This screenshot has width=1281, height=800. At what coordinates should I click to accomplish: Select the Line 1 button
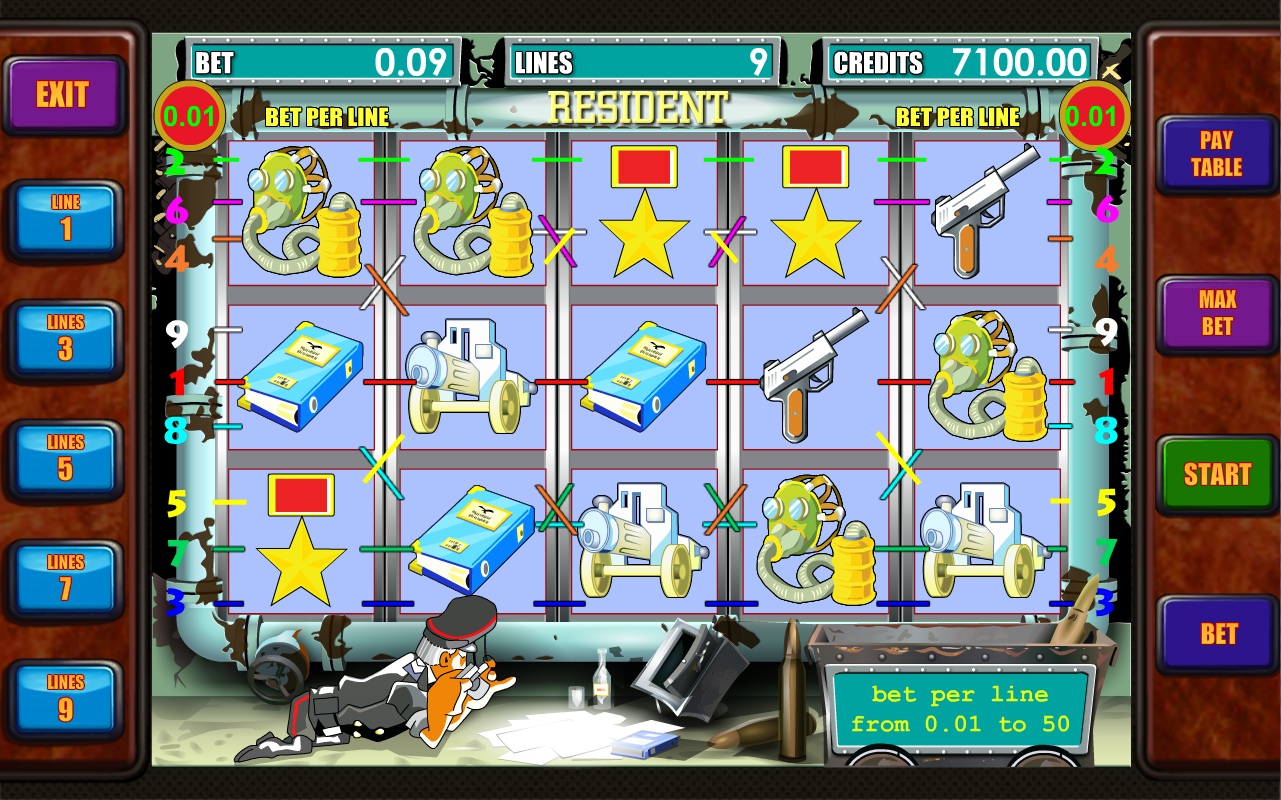click(x=65, y=219)
